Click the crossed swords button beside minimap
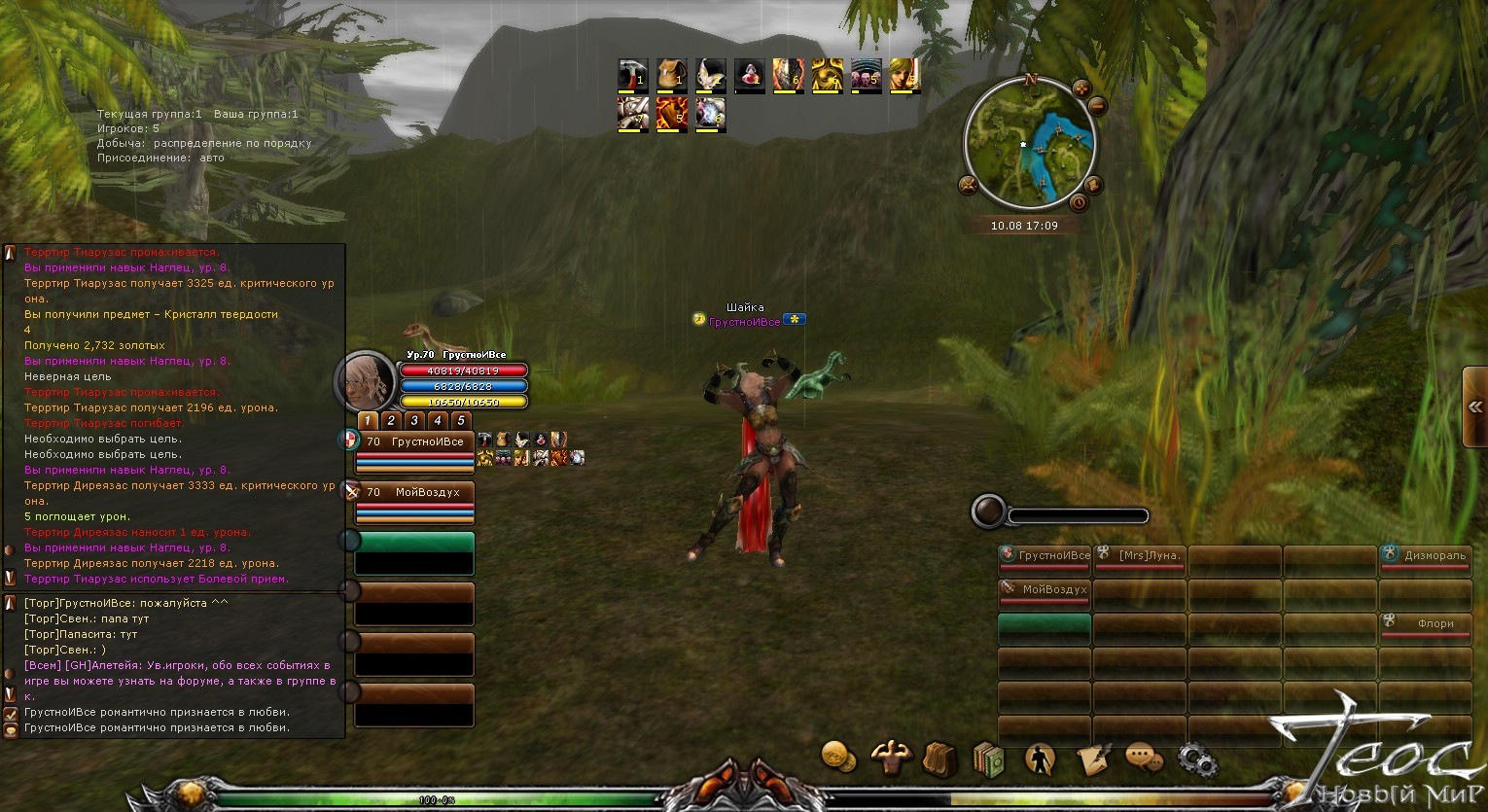 (x=968, y=185)
